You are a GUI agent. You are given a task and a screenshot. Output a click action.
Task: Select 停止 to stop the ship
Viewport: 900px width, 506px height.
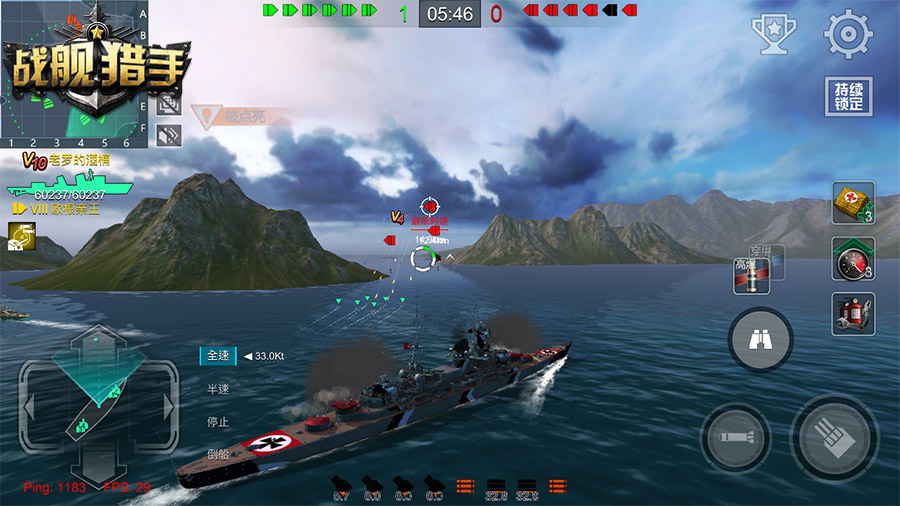click(x=218, y=422)
